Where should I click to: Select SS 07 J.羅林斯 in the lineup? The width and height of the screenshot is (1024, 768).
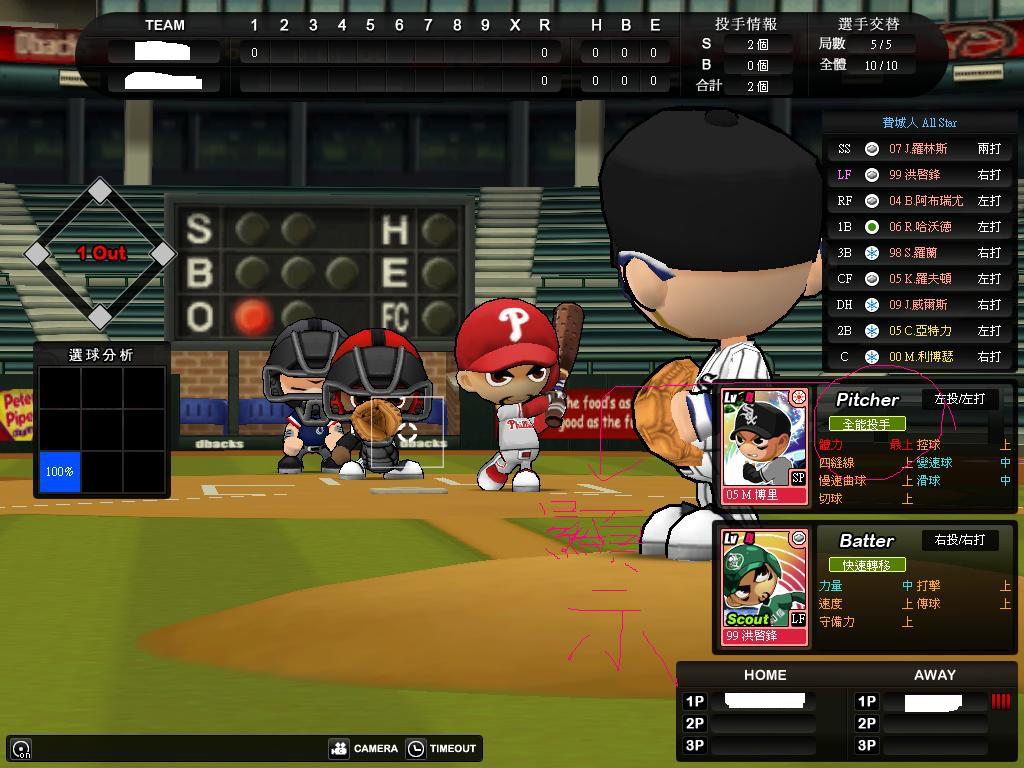pos(920,149)
